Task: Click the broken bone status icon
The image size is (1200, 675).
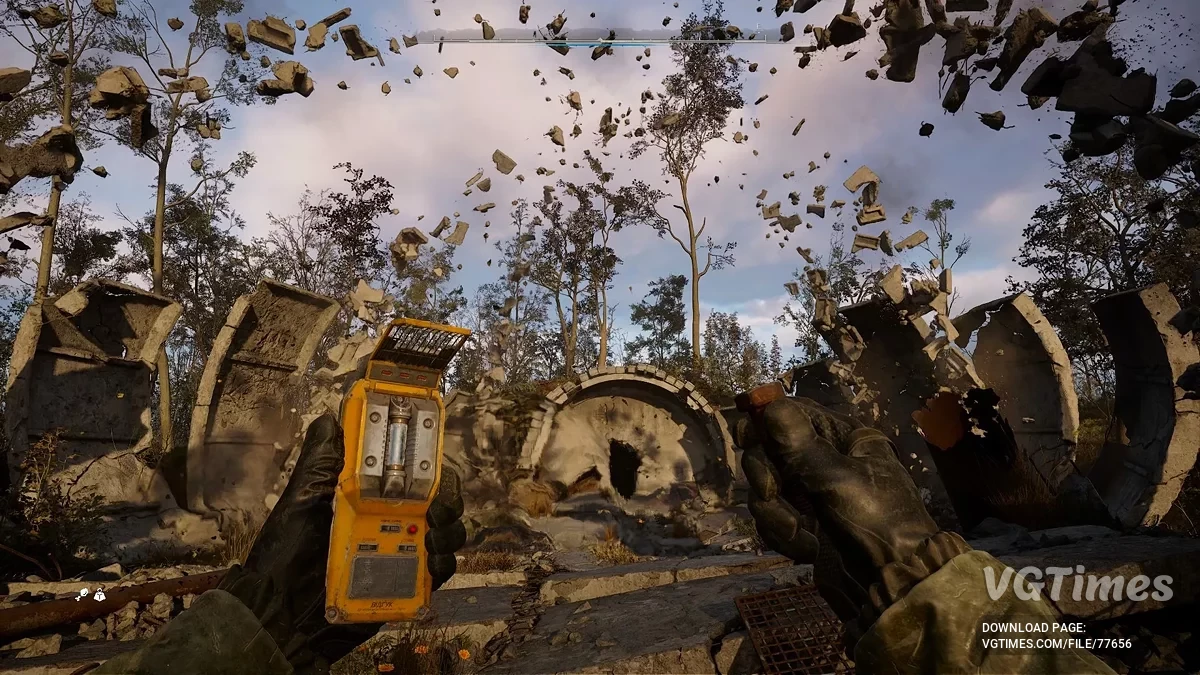Action: pyautogui.click(x=83, y=595)
